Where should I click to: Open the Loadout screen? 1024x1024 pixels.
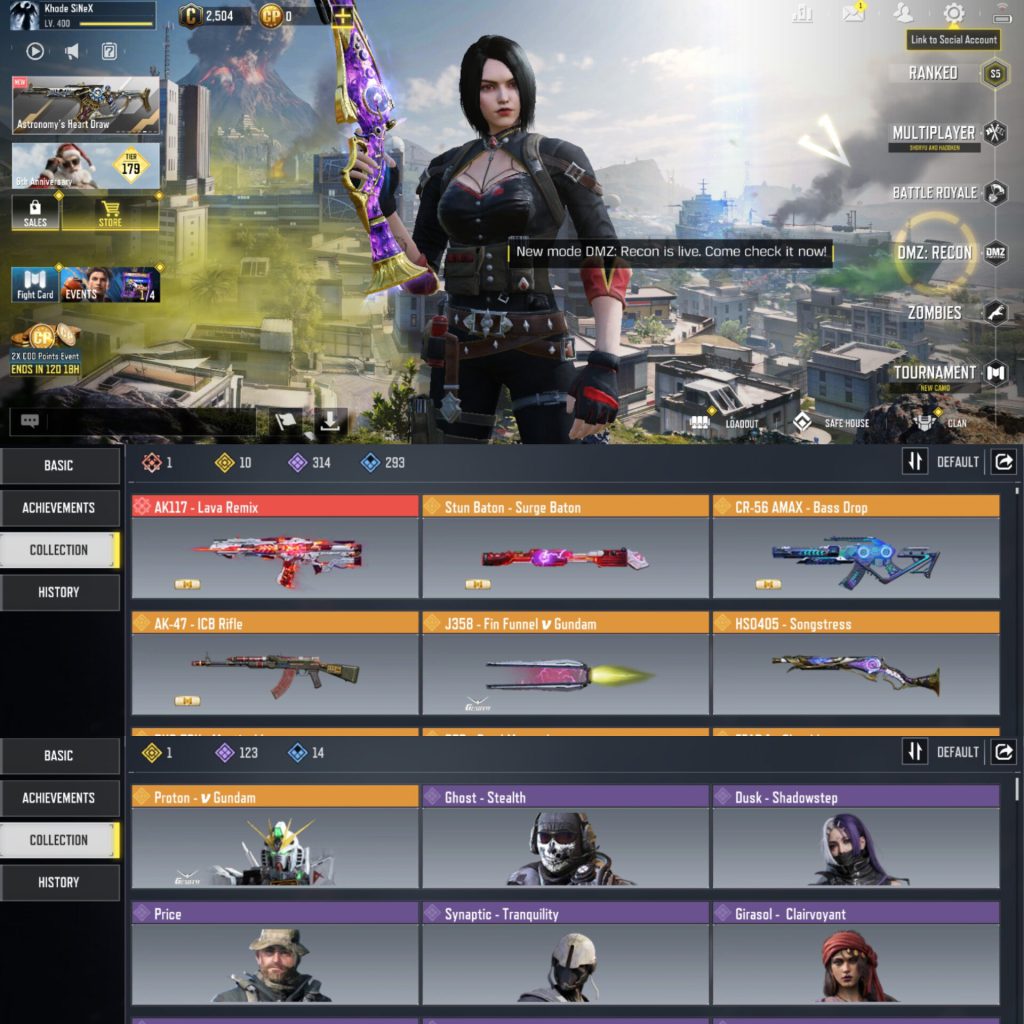(x=725, y=423)
